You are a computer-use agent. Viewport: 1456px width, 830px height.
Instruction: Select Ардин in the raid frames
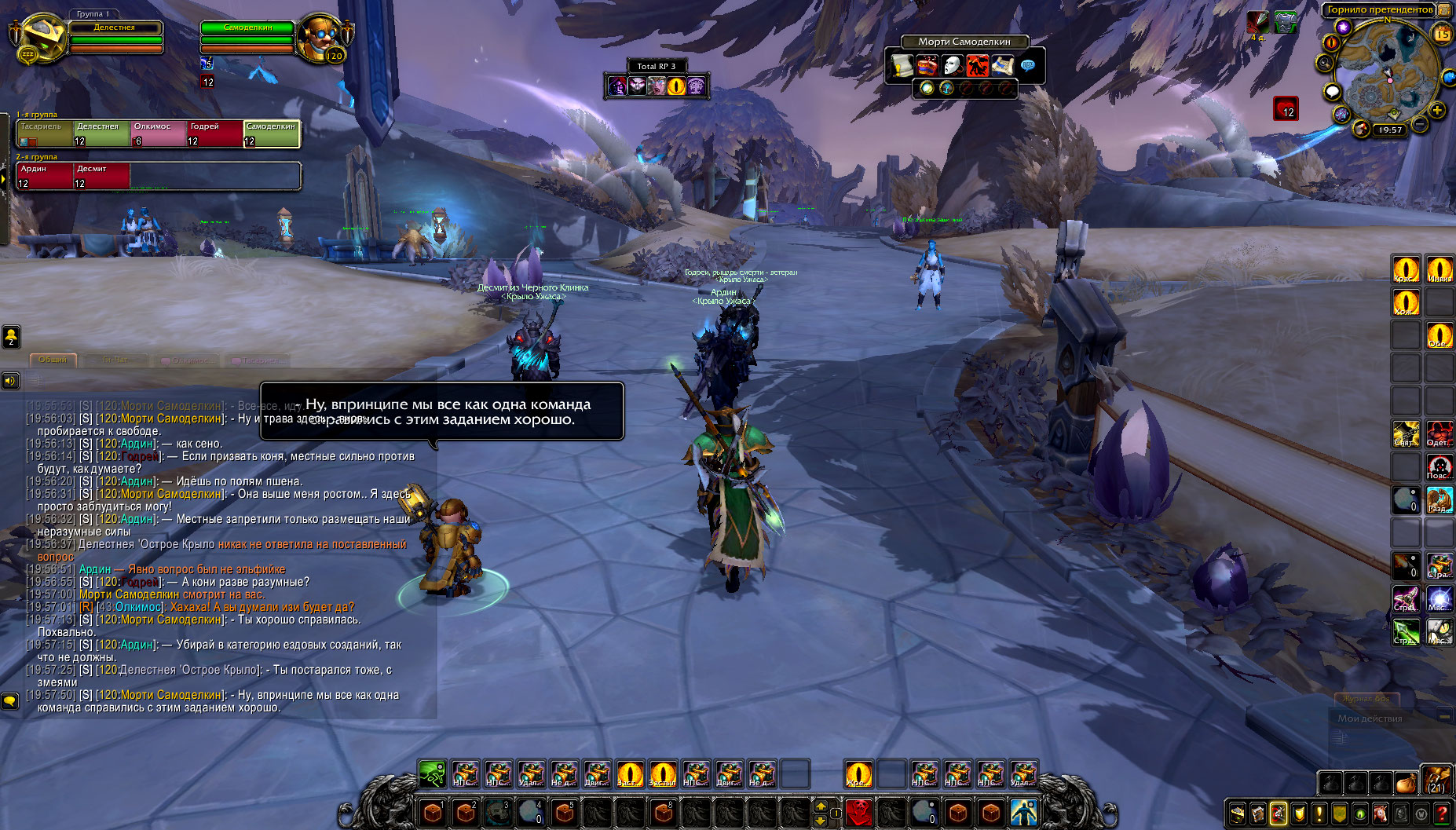45,176
